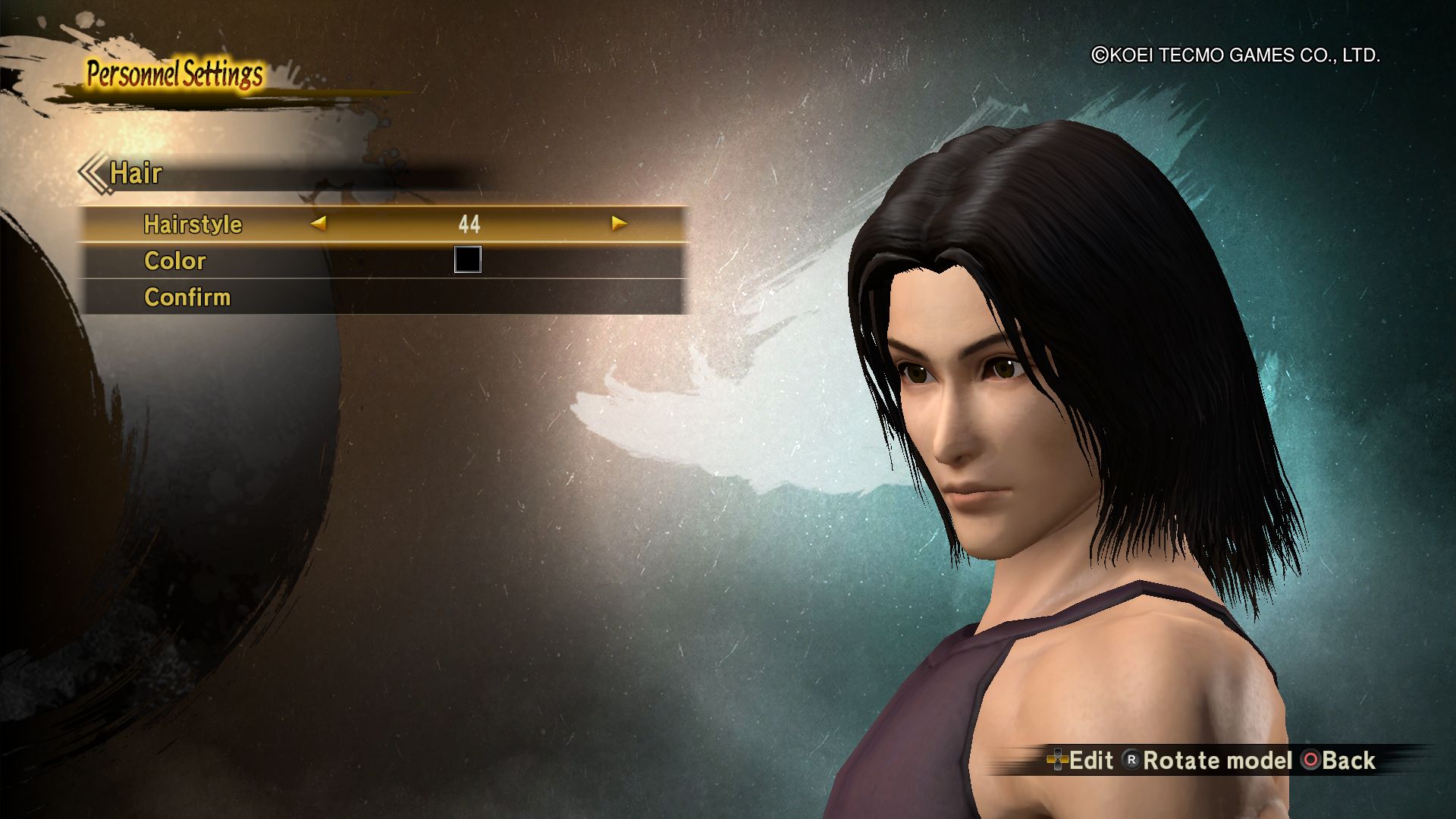
Task: Confirm the hair selection
Action: click(187, 297)
